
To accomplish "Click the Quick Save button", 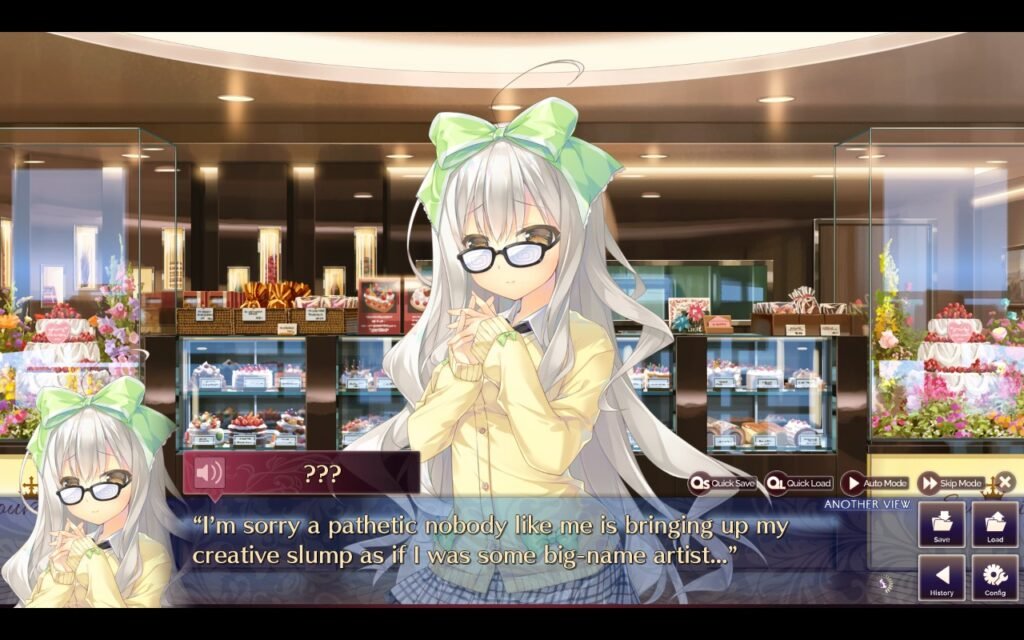I will pyautogui.click(x=722, y=483).
